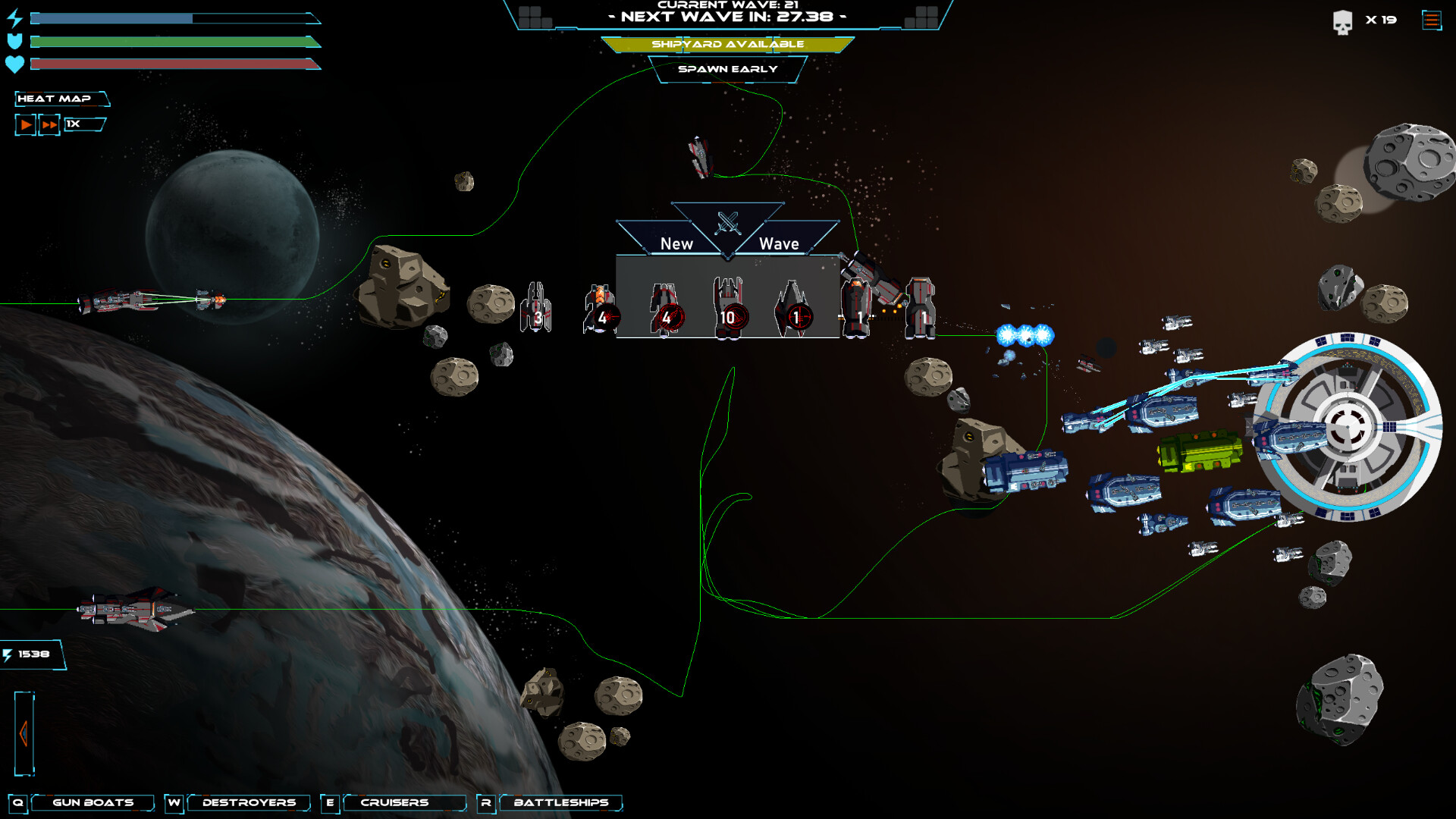Switch to the Cruisers tab

(394, 802)
